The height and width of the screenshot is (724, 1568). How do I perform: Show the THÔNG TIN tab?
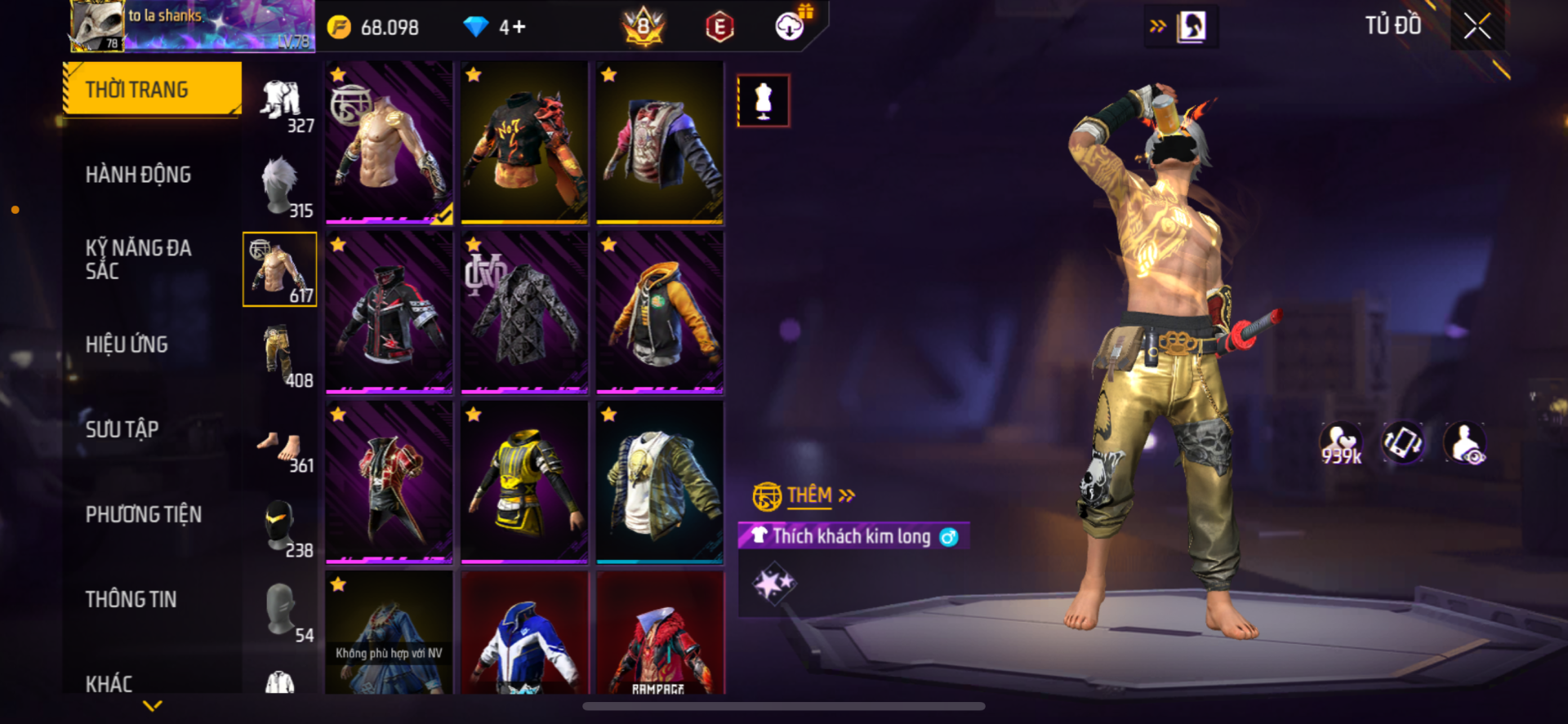click(x=131, y=599)
